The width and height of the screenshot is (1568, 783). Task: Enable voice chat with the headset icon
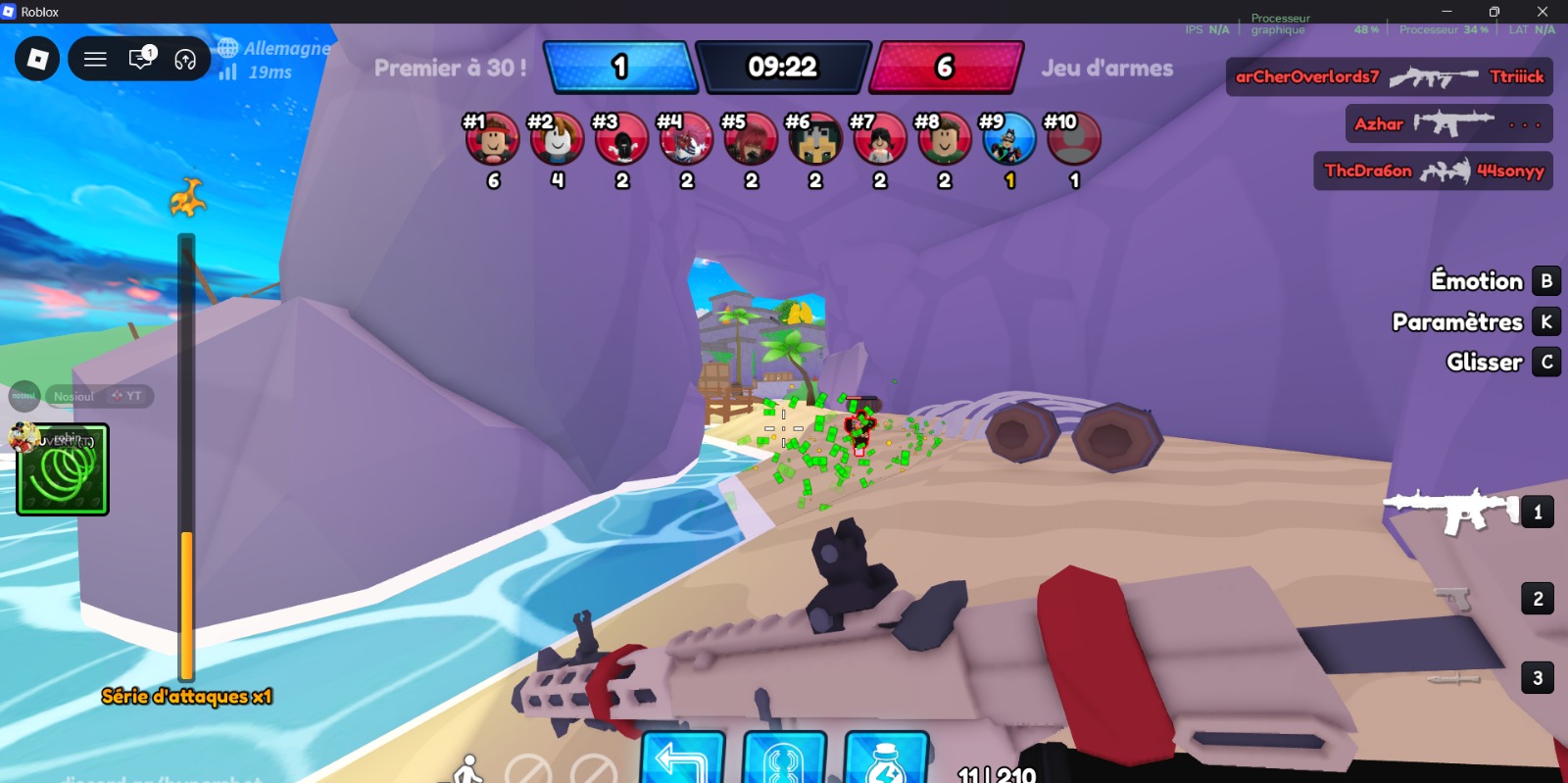point(184,58)
